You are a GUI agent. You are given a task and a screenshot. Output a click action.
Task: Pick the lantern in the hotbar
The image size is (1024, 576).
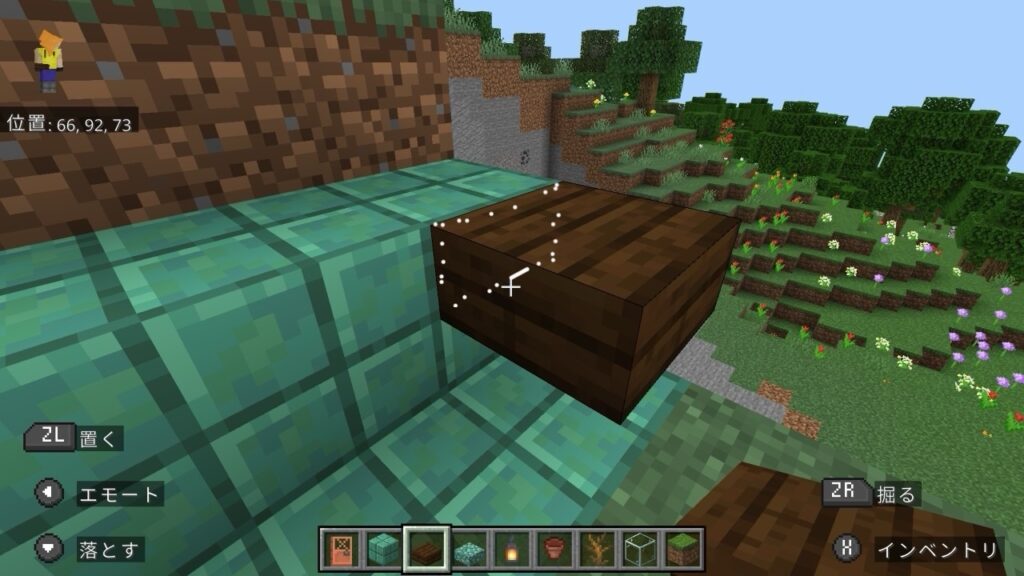pos(511,549)
